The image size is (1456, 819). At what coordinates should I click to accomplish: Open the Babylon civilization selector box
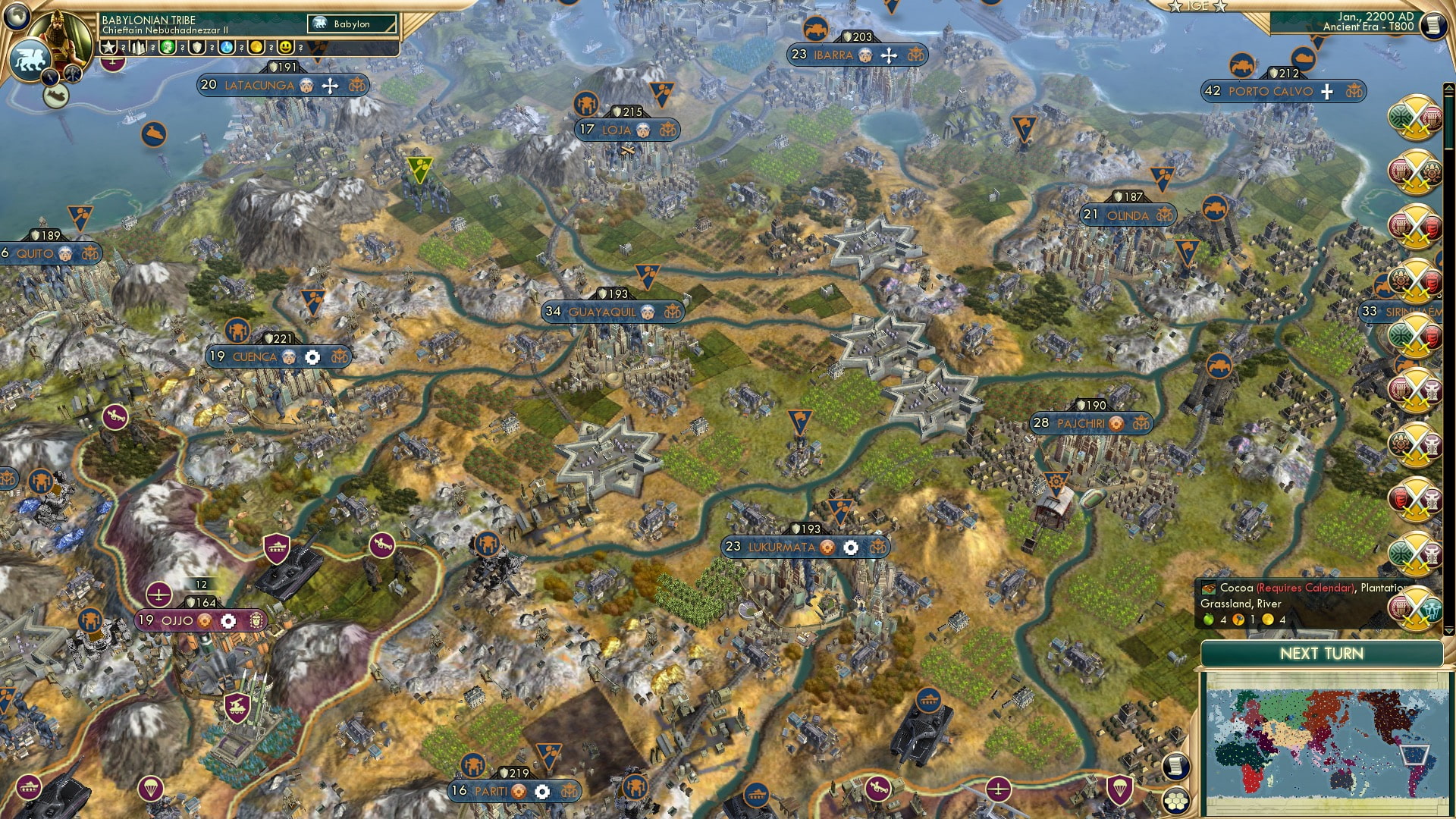(x=350, y=24)
